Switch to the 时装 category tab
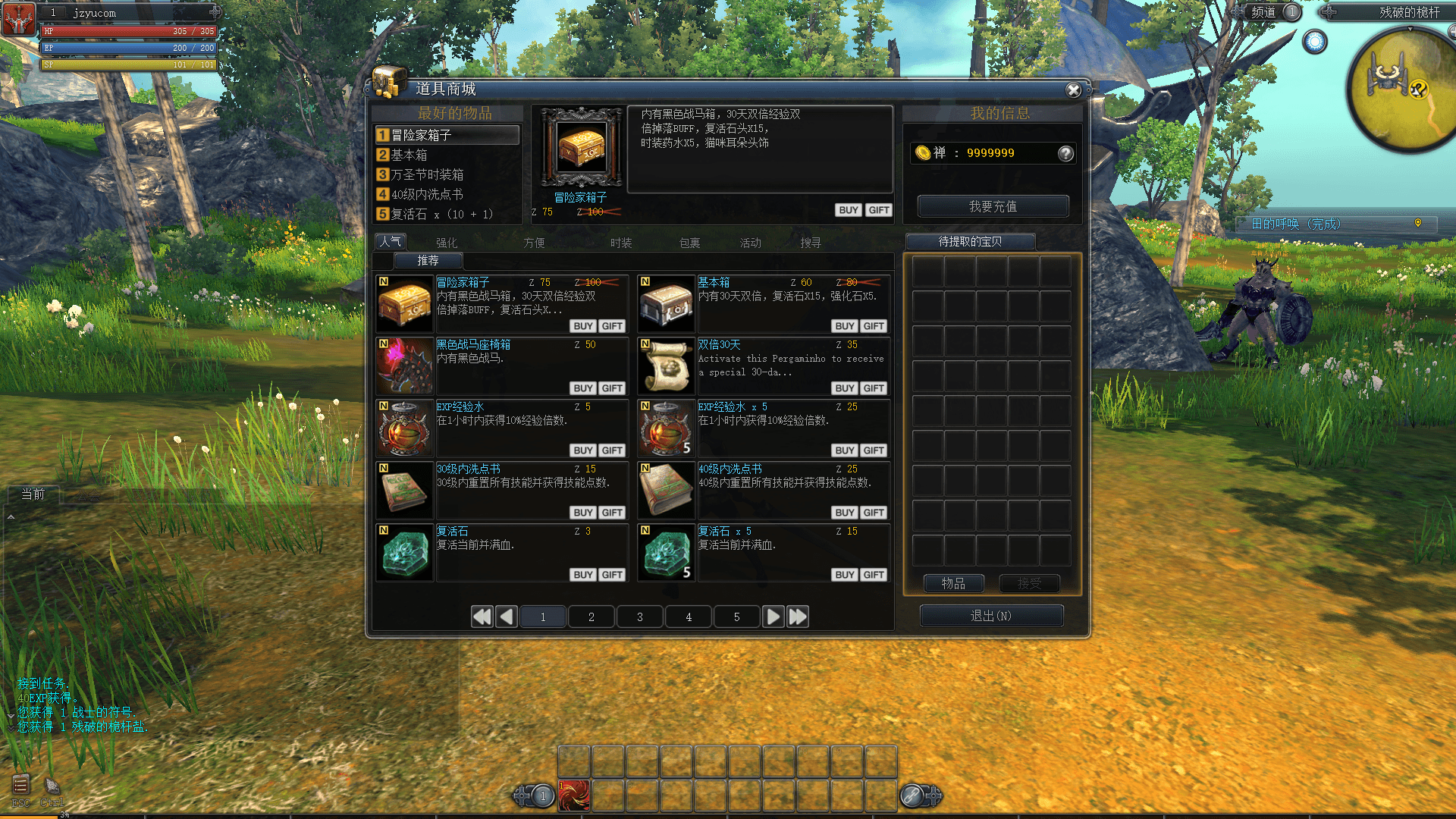1456x819 pixels. coord(621,243)
